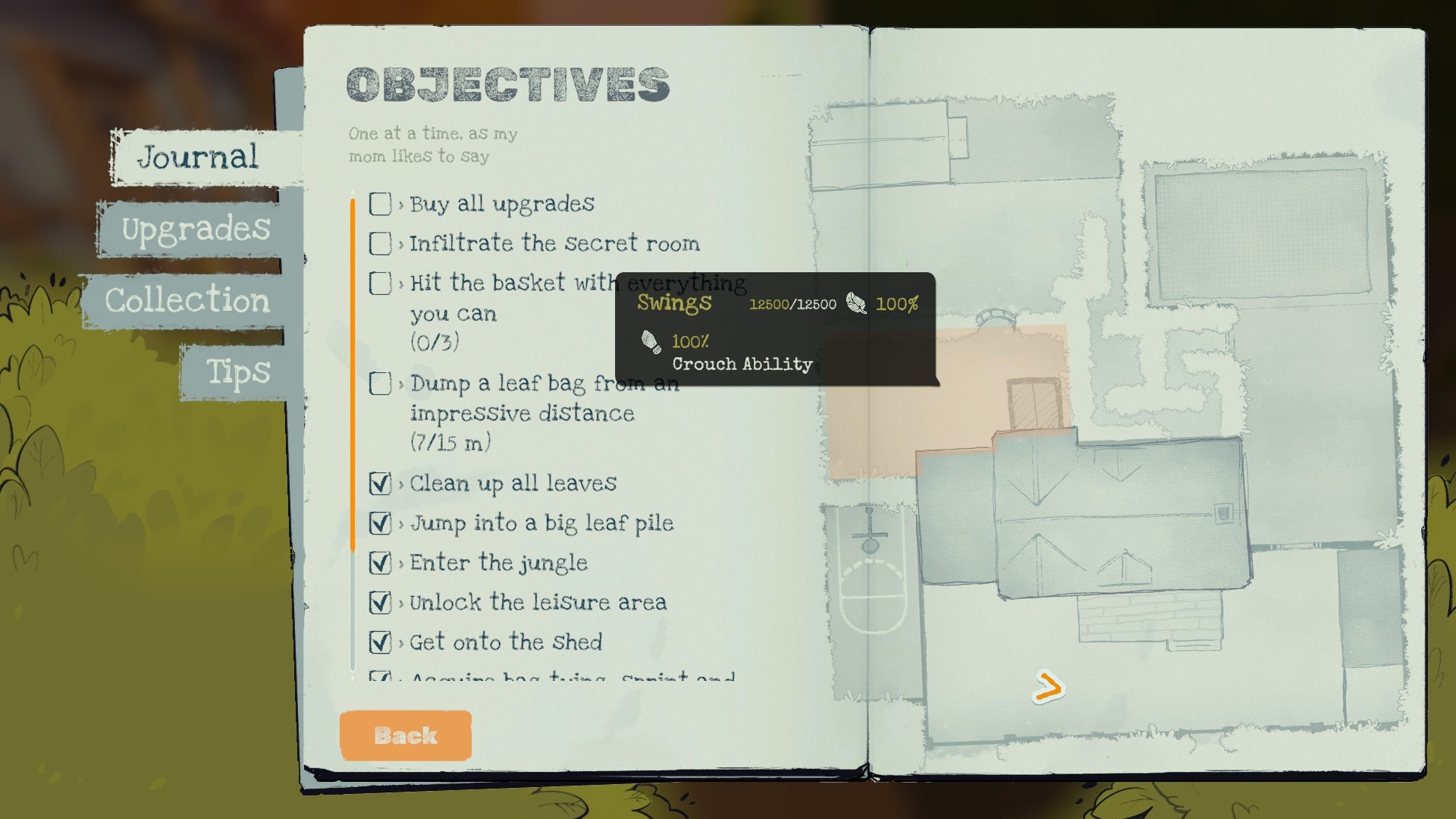Select the 'Dump a leaf bag' objective checkbox
1456x819 pixels.
380,384
